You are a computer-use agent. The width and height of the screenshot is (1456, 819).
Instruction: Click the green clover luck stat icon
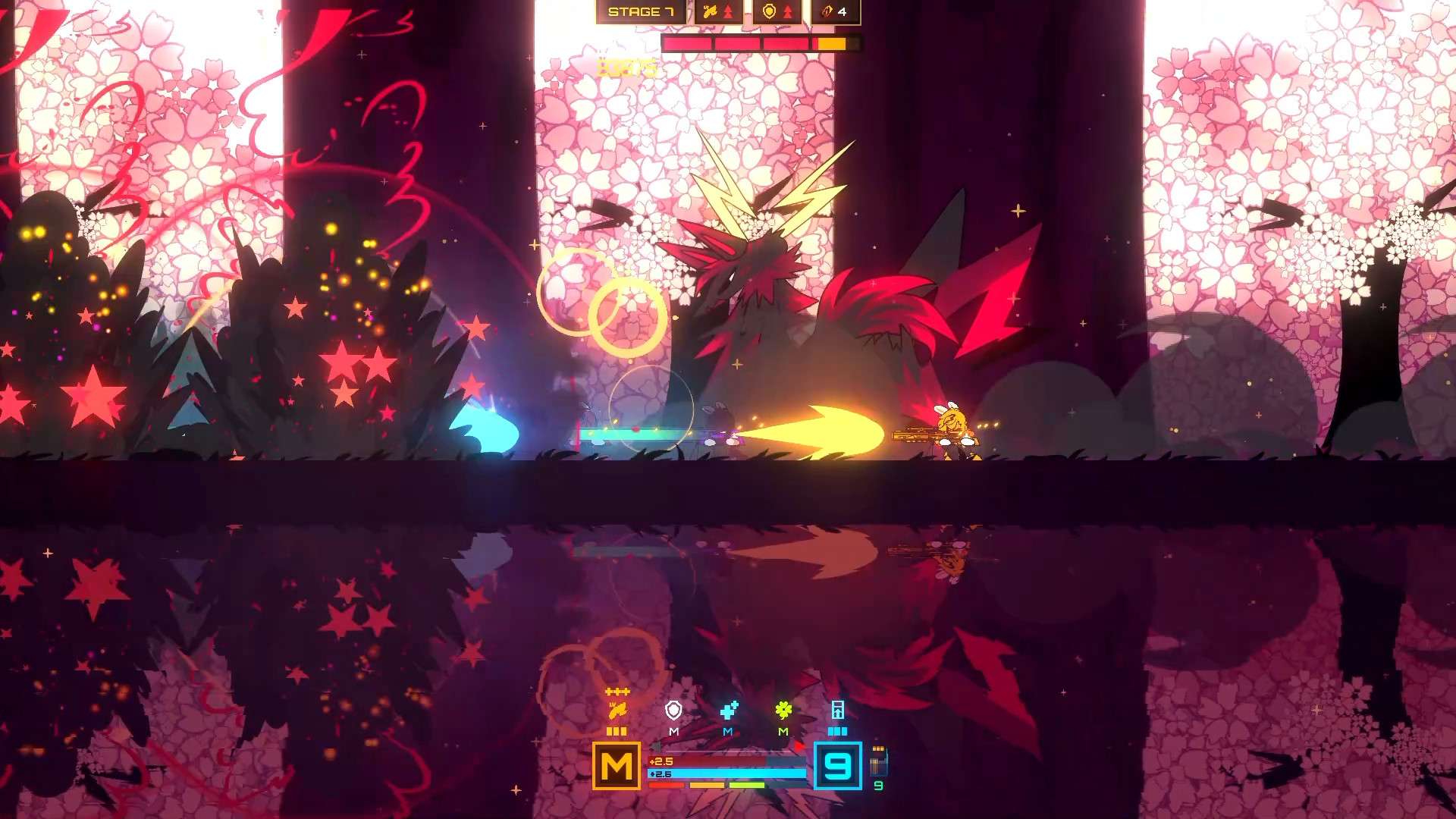click(x=783, y=711)
